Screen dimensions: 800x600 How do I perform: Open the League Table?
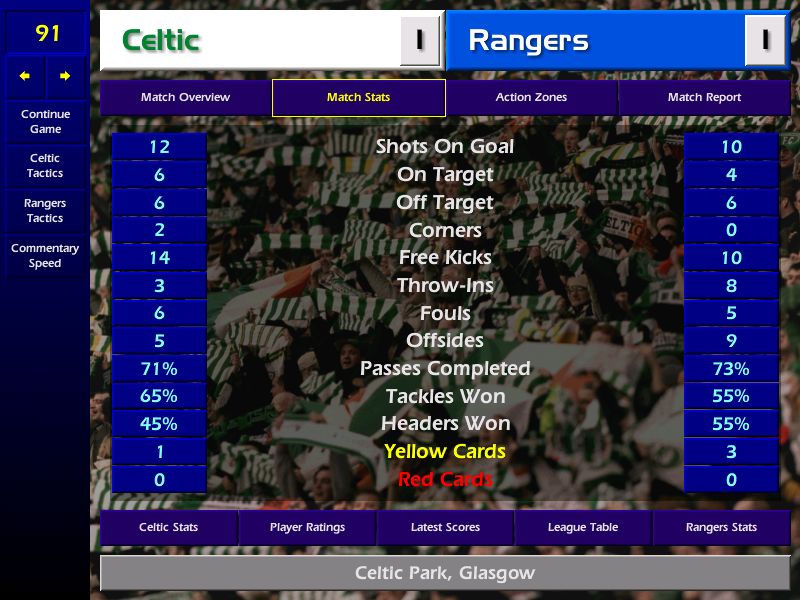coord(583,527)
